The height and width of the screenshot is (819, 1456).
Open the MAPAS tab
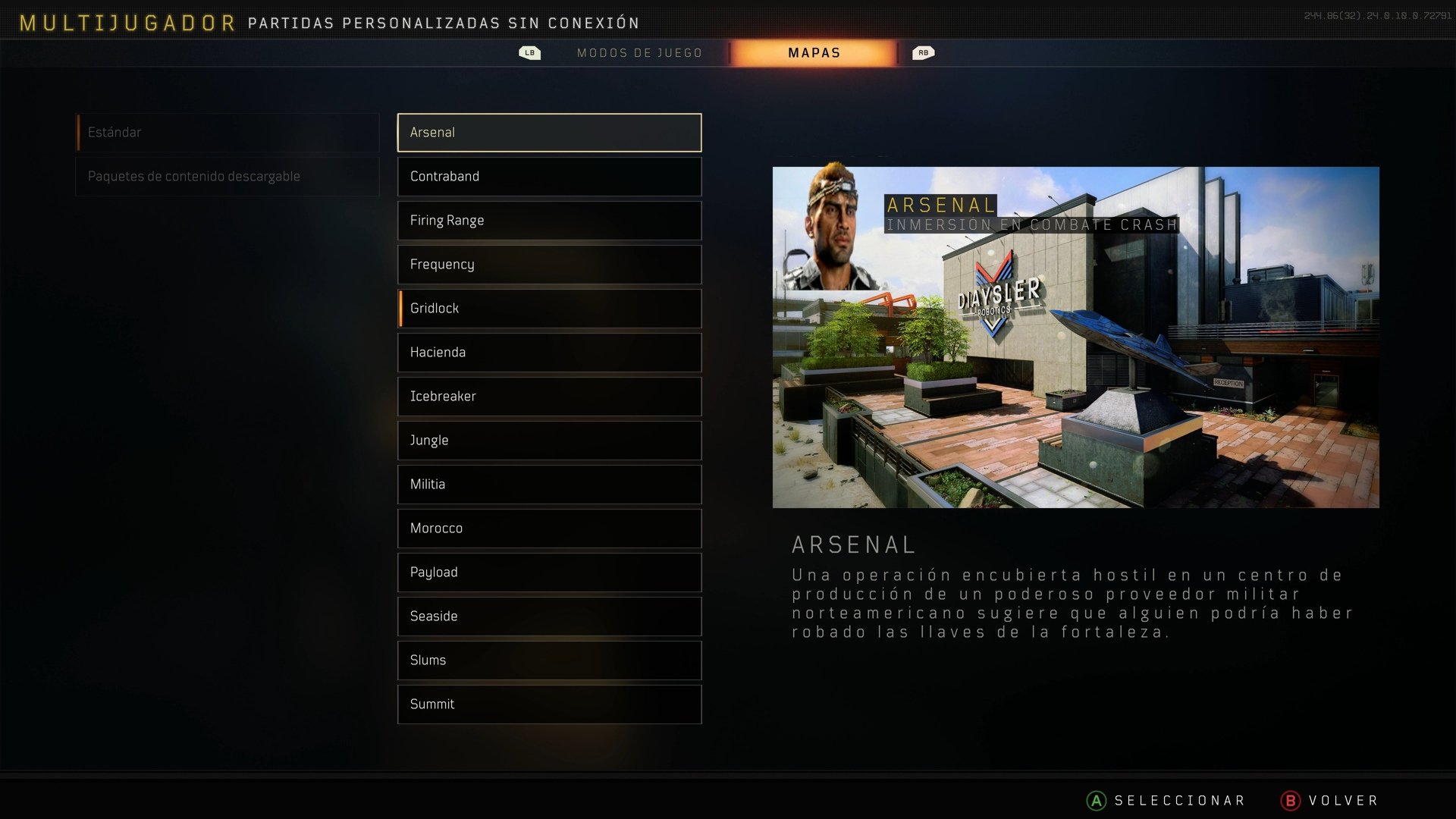point(813,52)
